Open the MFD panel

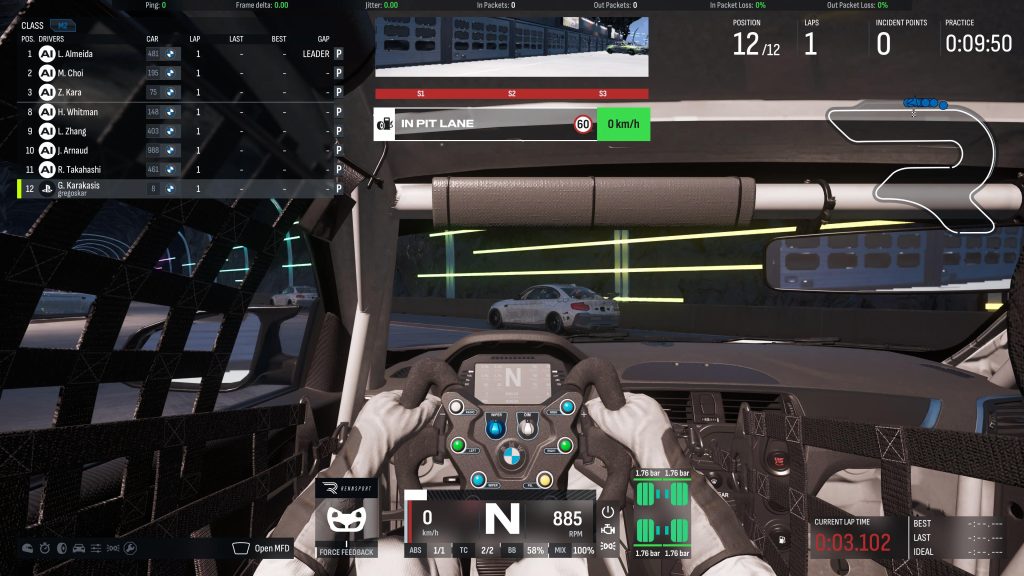click(x=263, y=548)
